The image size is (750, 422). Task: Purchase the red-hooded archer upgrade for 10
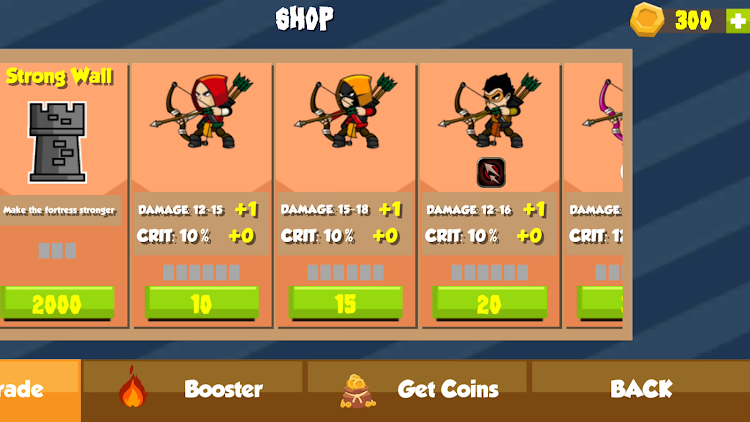pos(201,303)
